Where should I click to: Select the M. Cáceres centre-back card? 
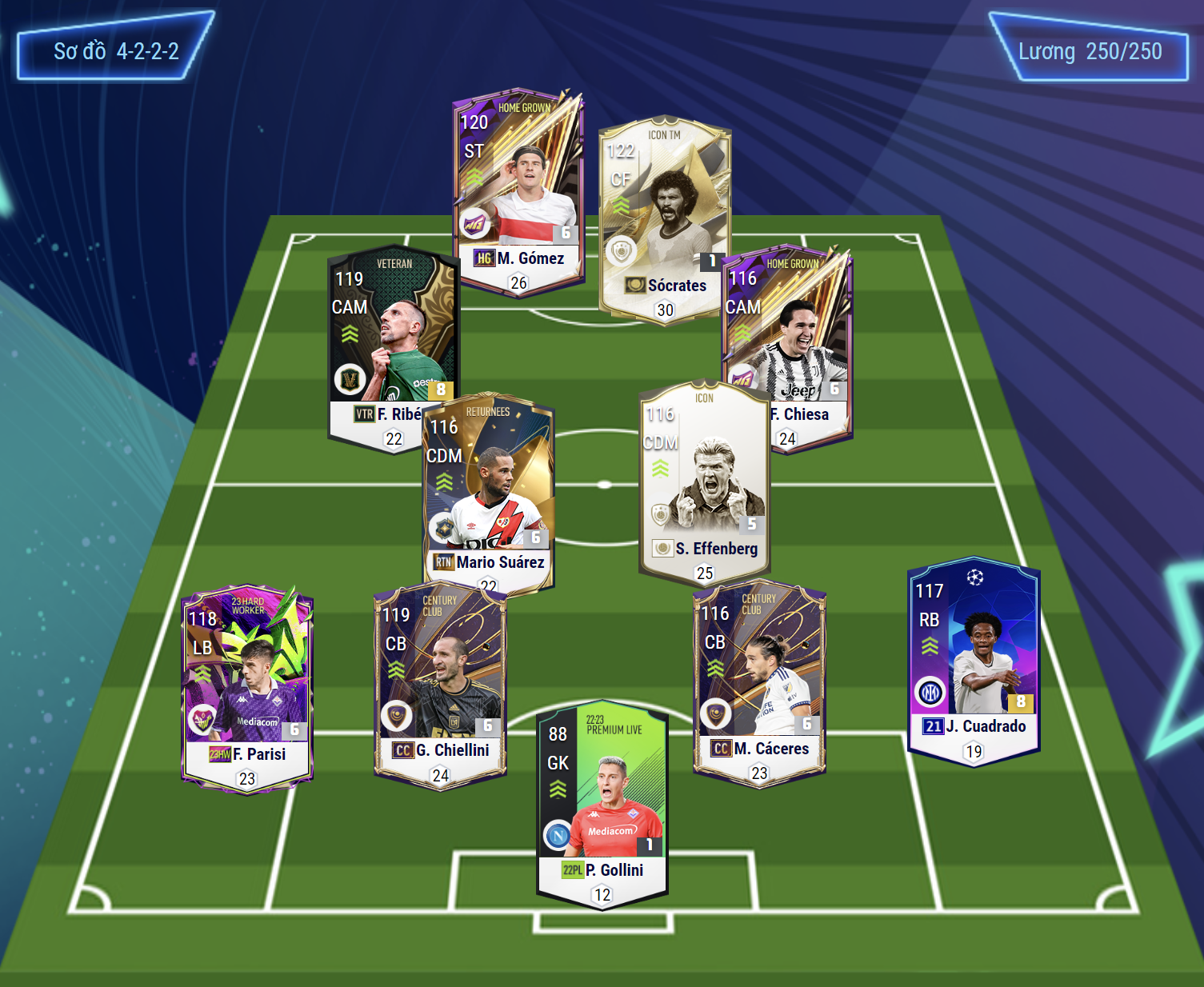758,684
